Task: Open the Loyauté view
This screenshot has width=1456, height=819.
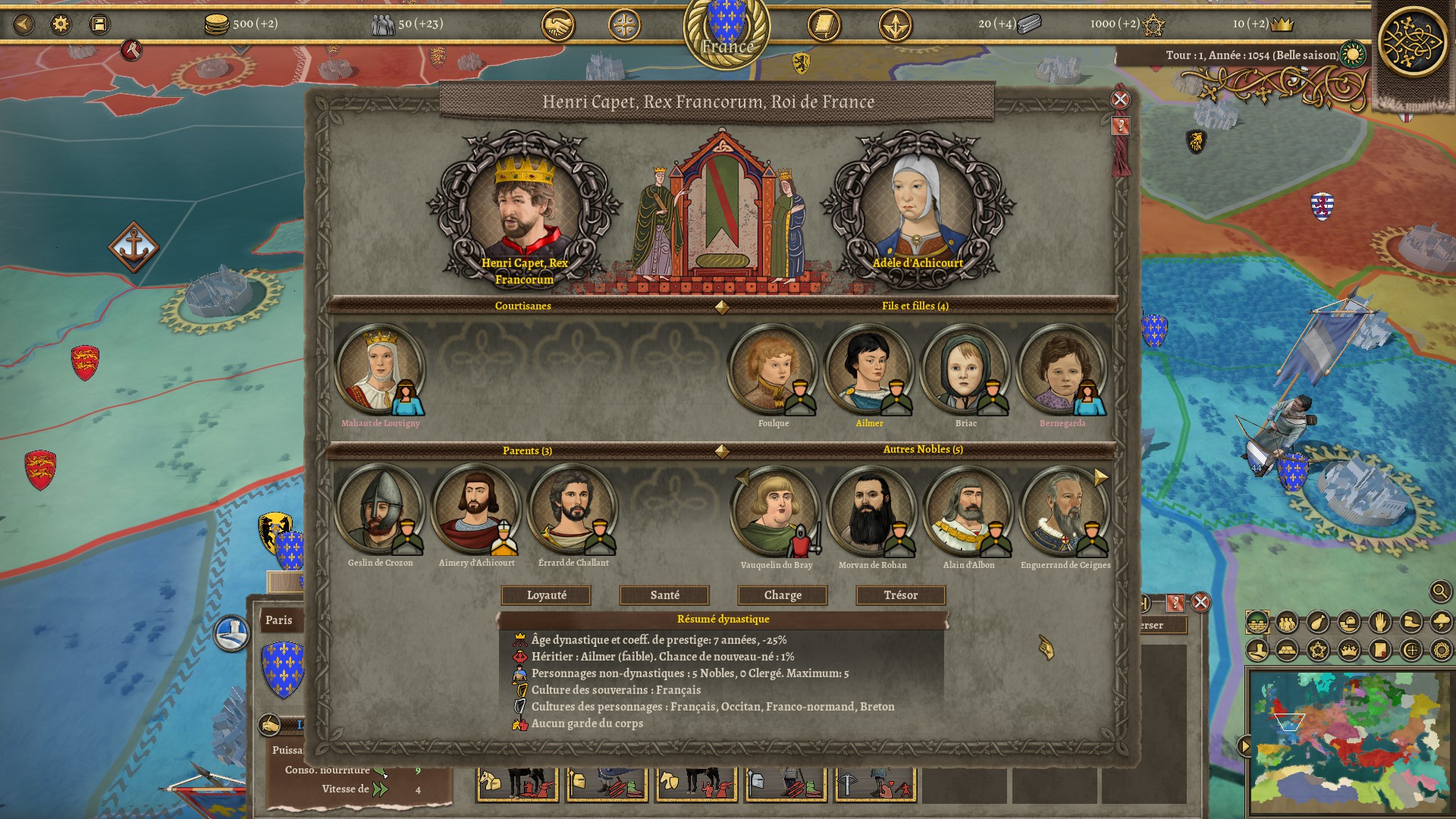Action: [546, 595]
